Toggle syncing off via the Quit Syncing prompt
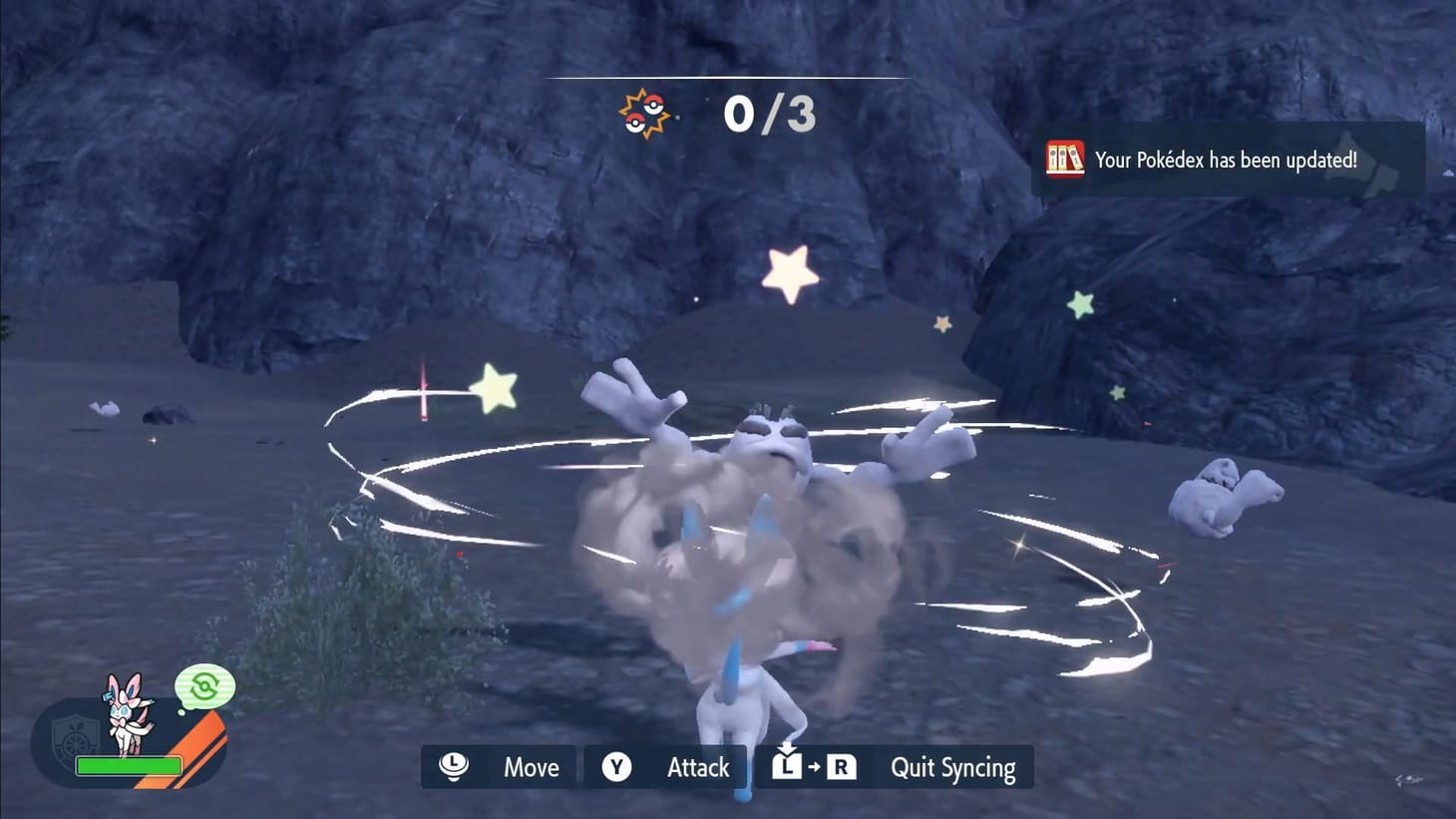This screenshot has height=819, width=1456. point(951,767)
